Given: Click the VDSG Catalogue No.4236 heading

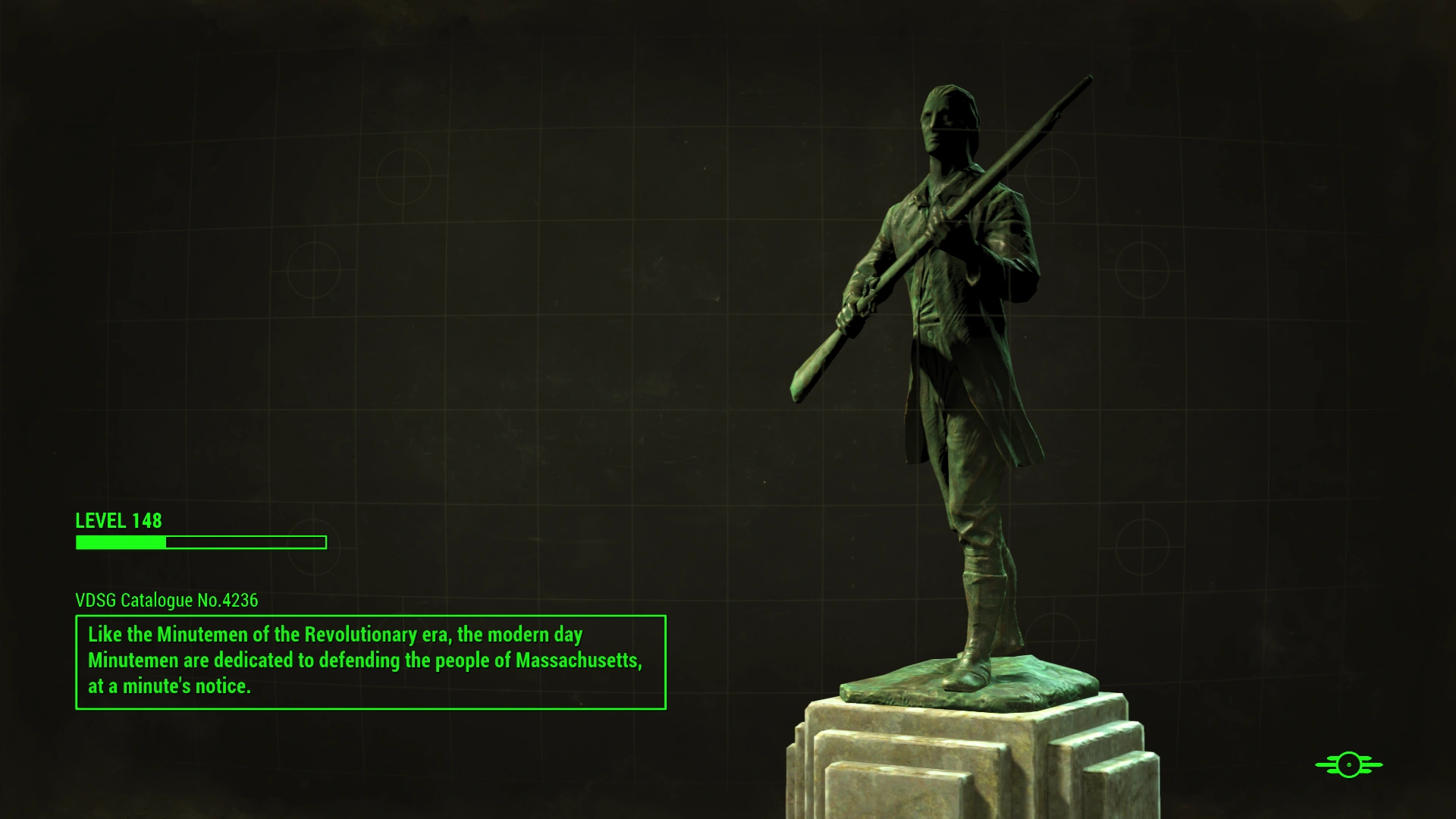Looking at the screenshot, I should pyautogui.click(x=165, y=600).
